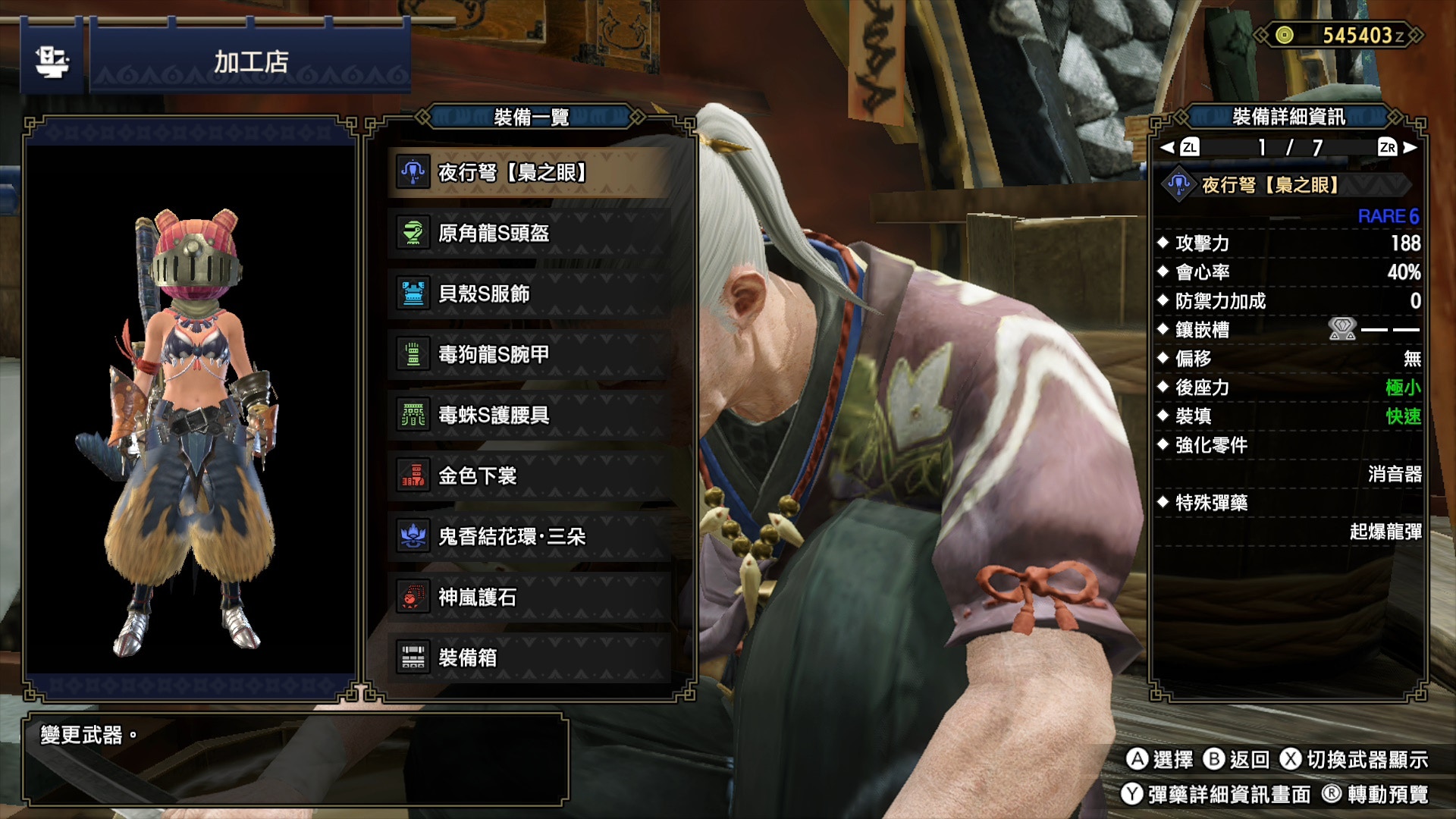This screenshot has width=1456, height=819.
Task: Click the 加工店 smithy header icon
Action: point(52,62)
